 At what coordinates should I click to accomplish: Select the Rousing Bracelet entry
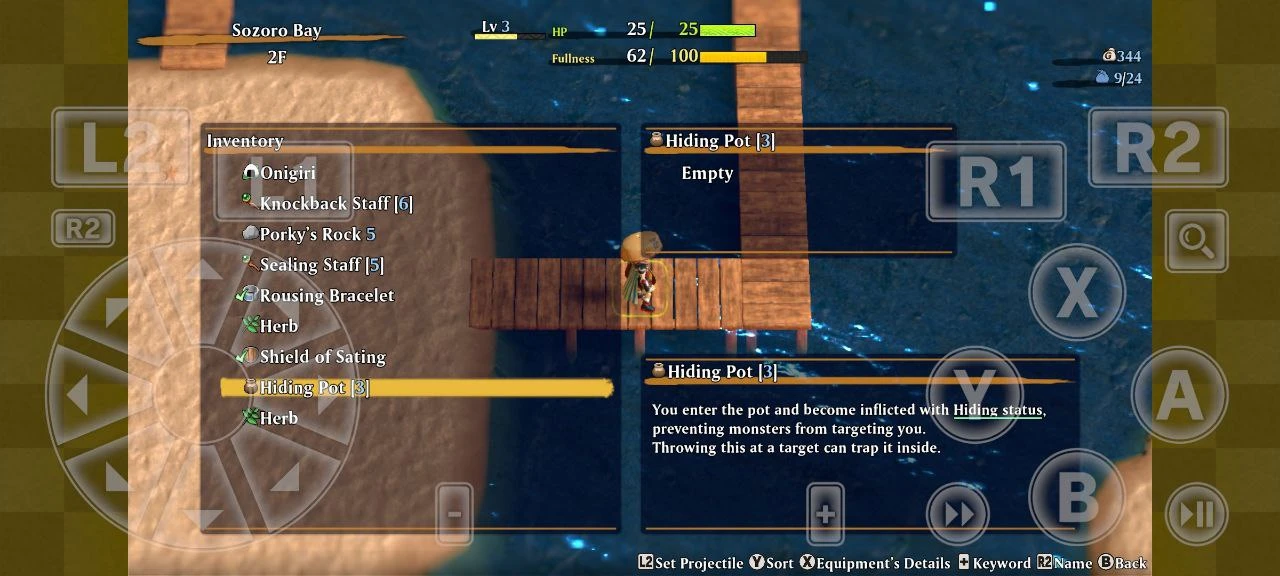coord(326,296)
